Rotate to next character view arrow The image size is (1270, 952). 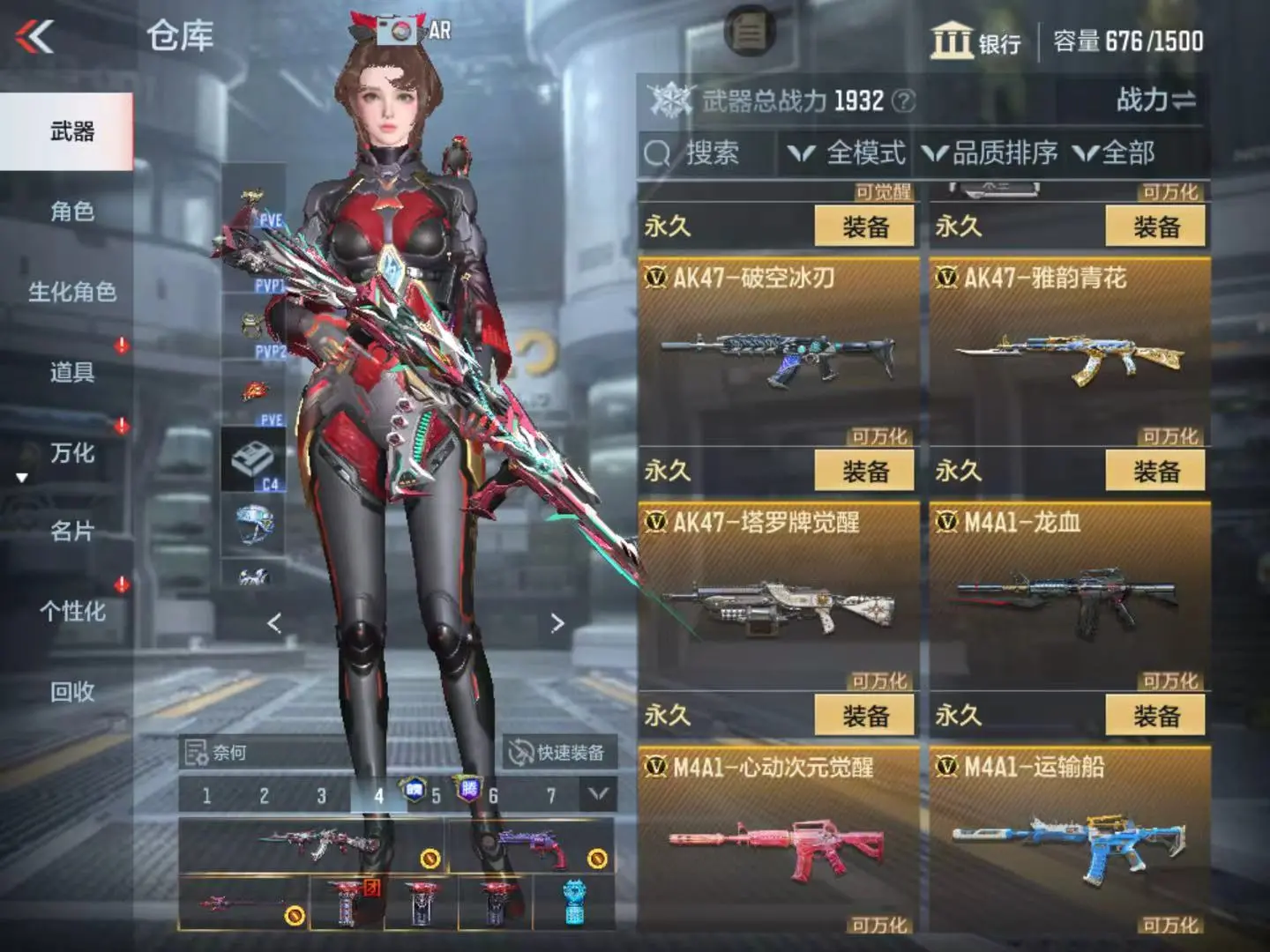(557, 624)
